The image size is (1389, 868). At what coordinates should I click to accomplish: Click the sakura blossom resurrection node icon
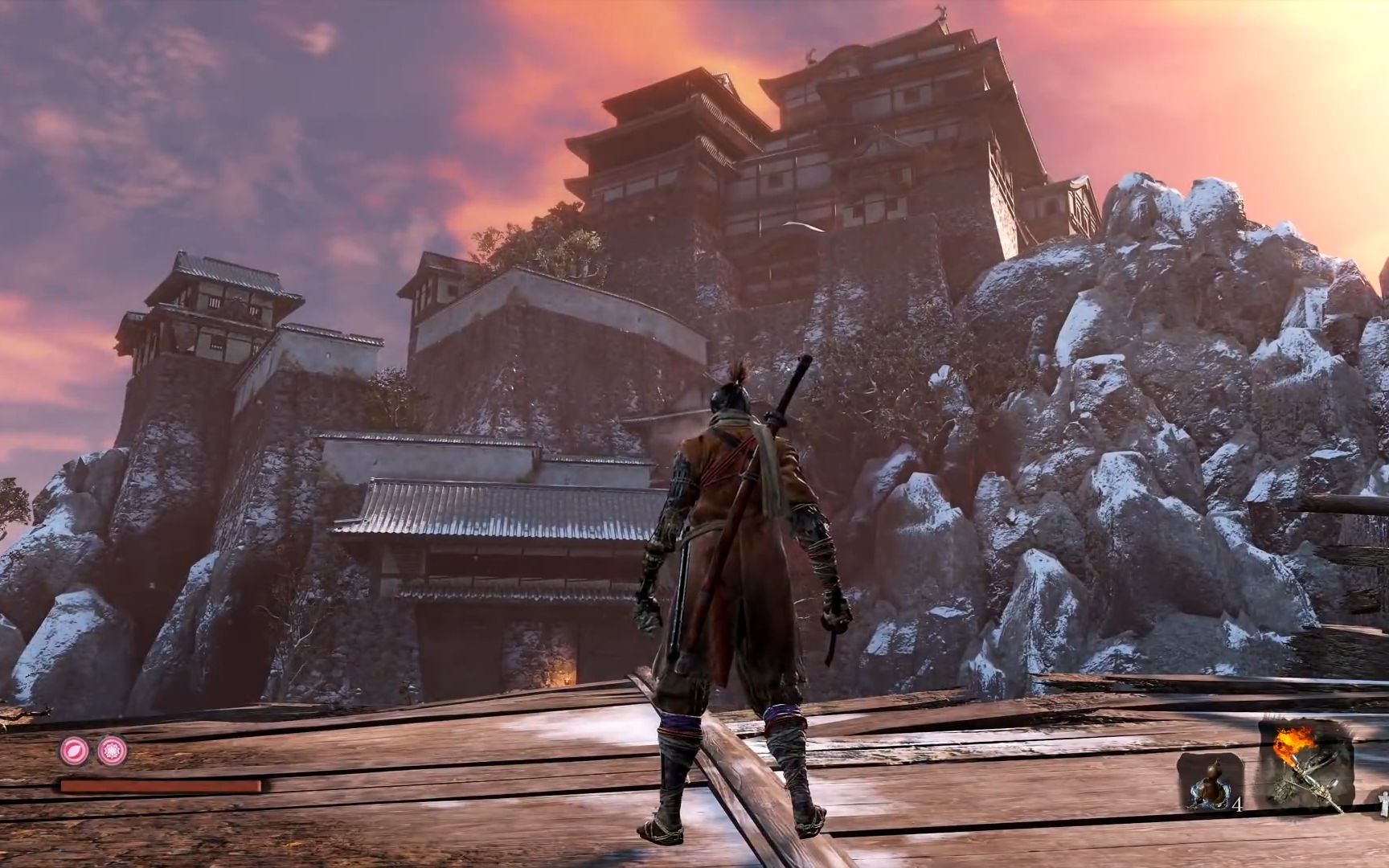coord(113,751)
